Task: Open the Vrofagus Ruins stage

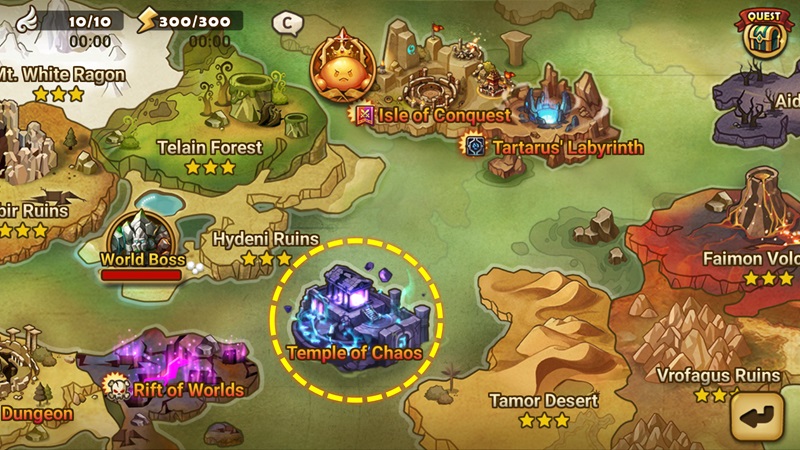Action: (x=716, y=376)
